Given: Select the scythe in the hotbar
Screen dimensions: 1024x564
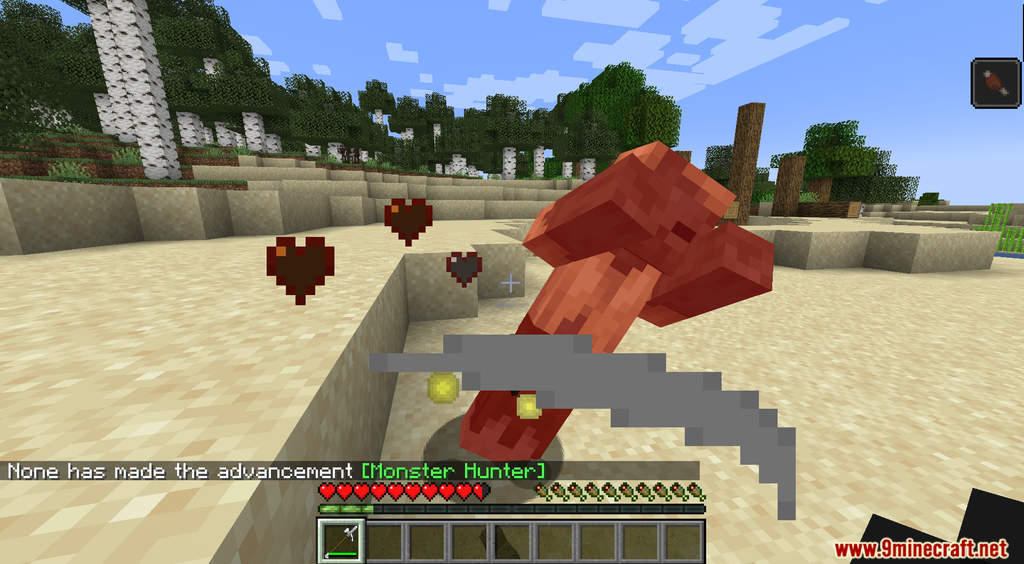Looking at the screenshot, I should 341,541.
